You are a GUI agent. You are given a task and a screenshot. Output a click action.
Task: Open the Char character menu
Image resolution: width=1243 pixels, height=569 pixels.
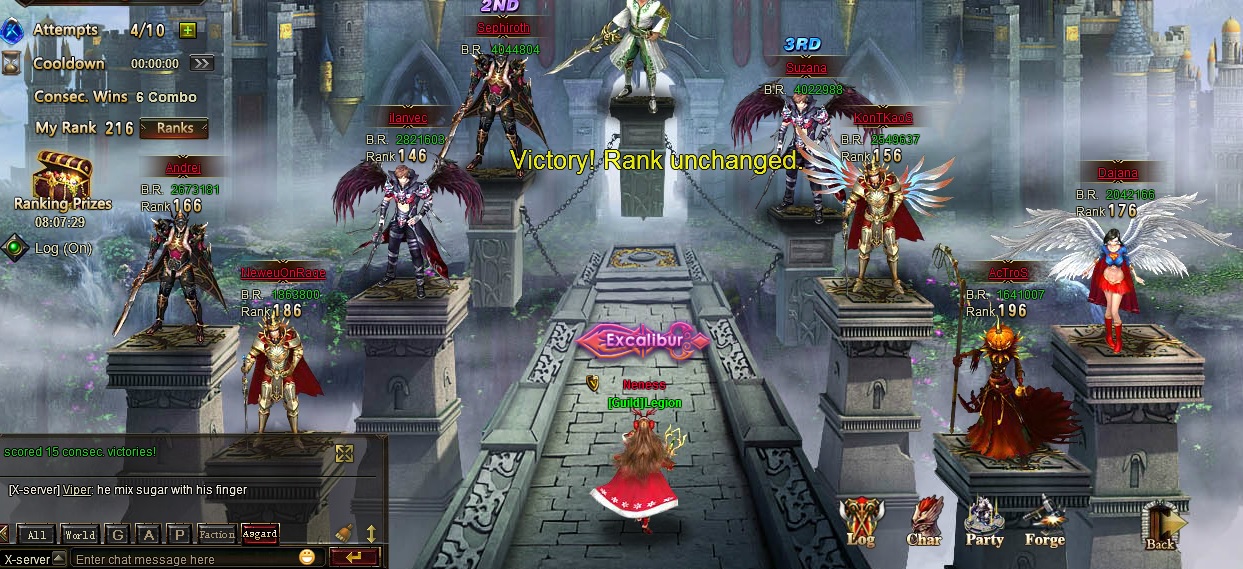(924, 520)
